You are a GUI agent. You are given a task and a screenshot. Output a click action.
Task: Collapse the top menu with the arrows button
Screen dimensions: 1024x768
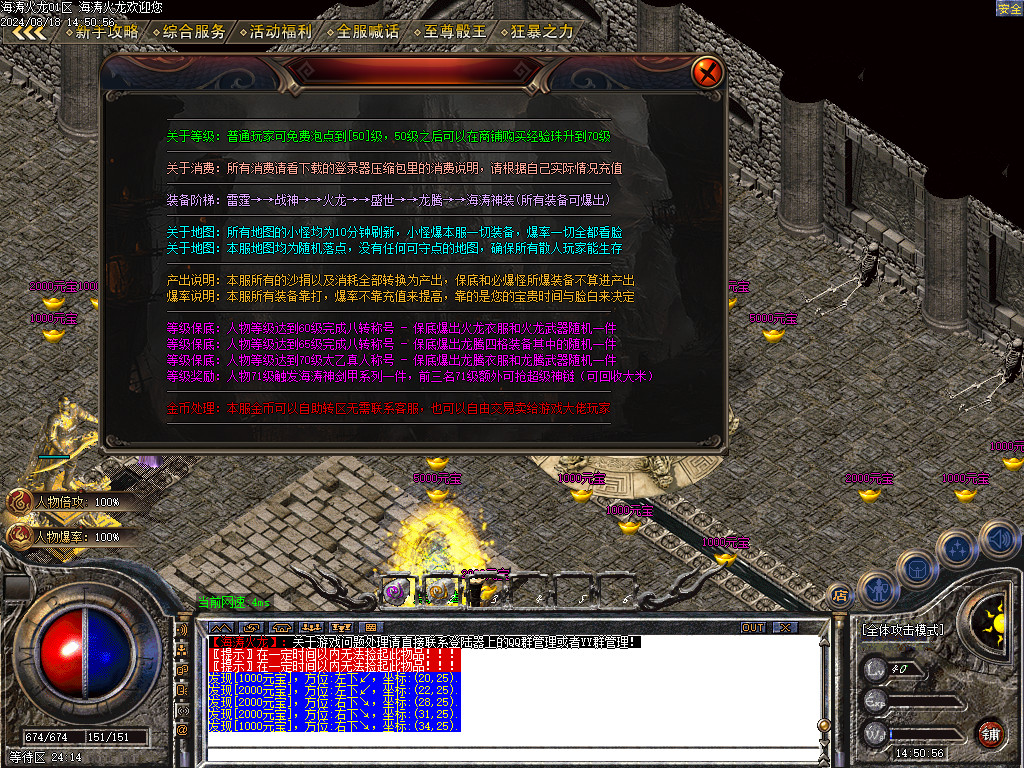click(28, 32)
